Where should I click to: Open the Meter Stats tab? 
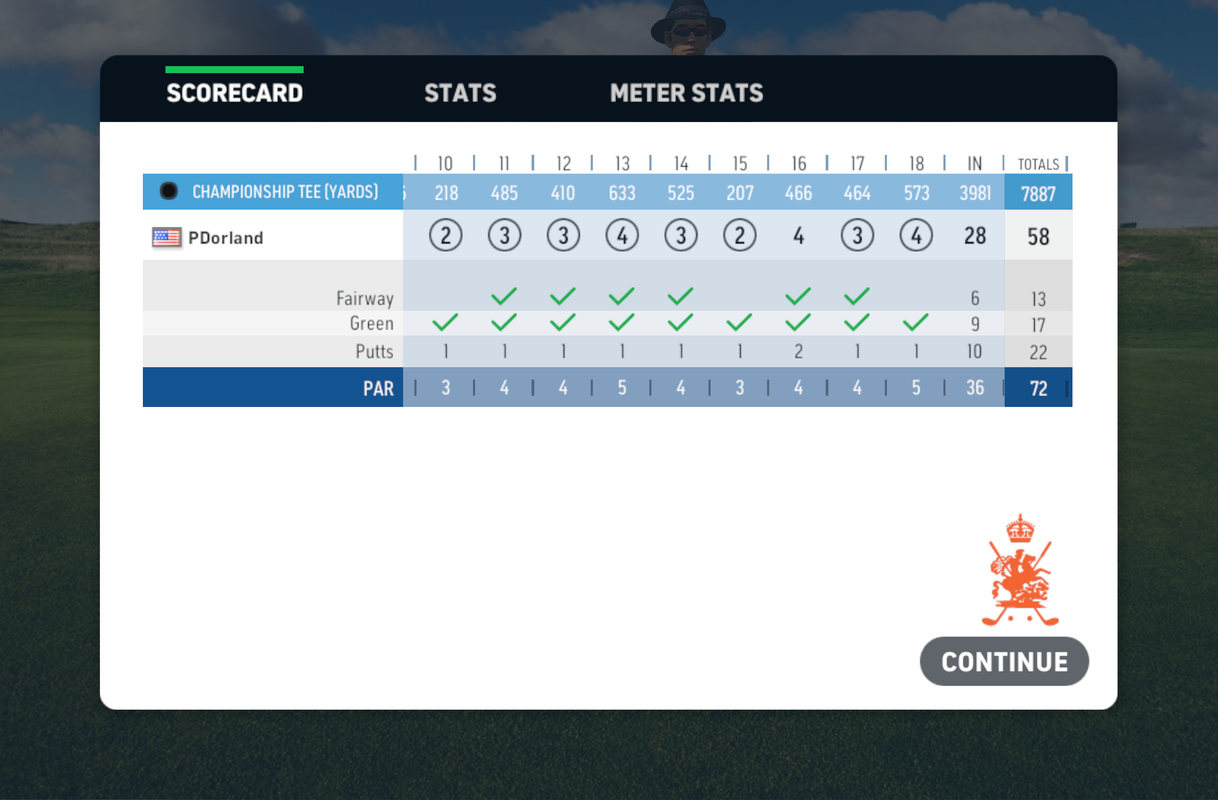[x=686, y=93]
